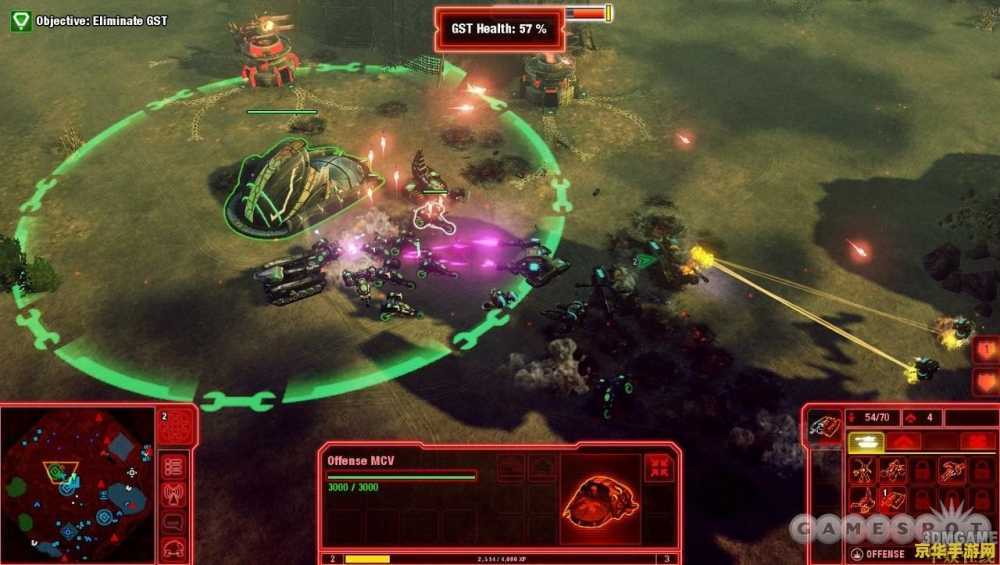This screenshot has height=565, width=1000.
Task: Select the radar beacon button beside the minimap
Action: (175, 494)
